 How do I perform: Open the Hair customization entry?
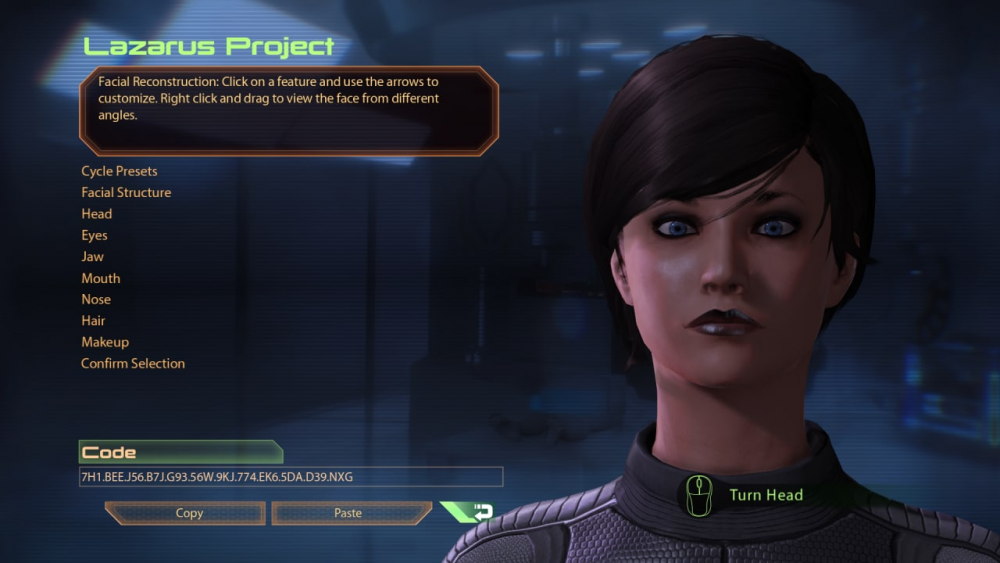tap(93, 321)
